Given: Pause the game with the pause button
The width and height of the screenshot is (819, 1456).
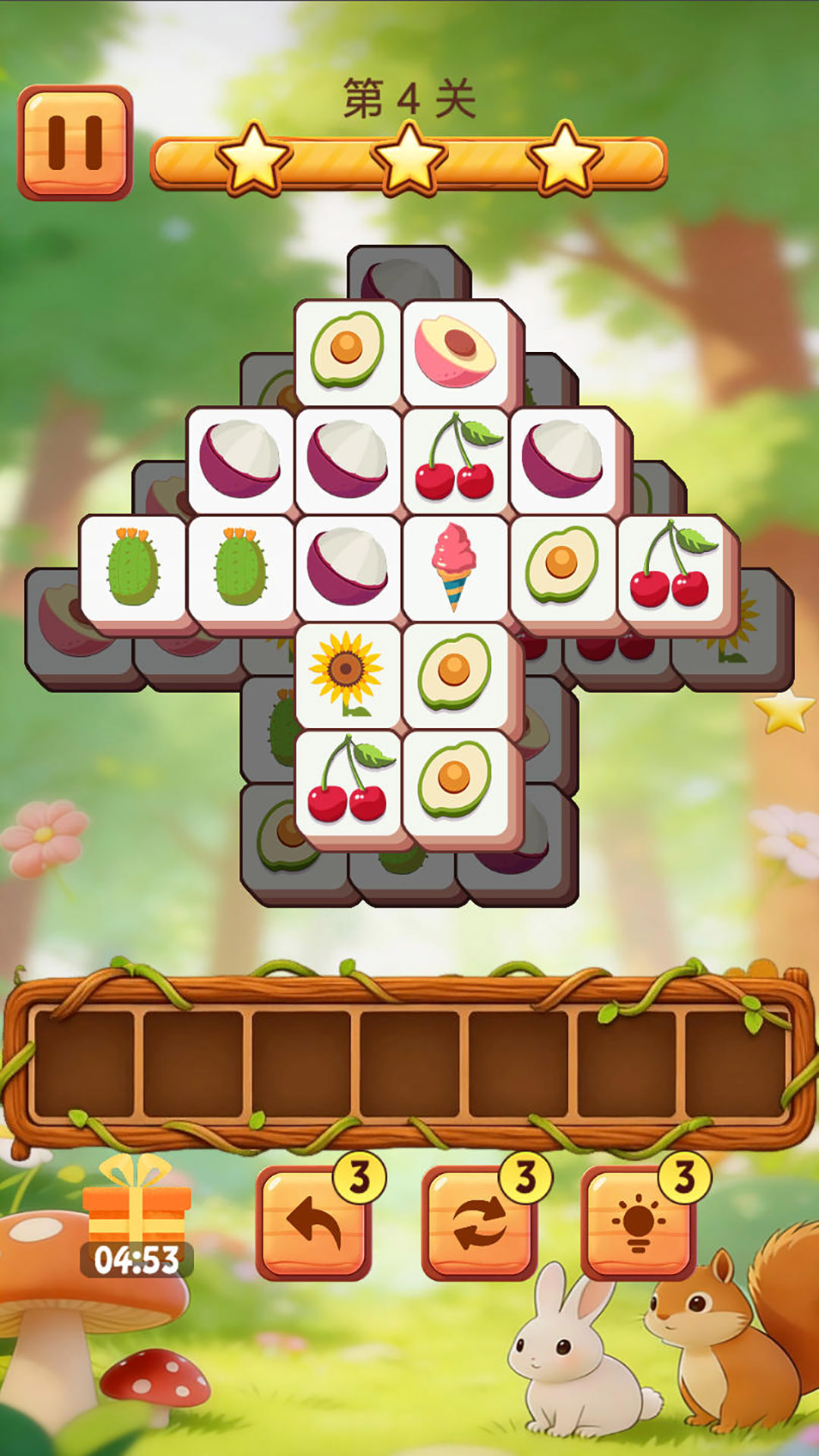Looking at the screenshot, I should [75, 143].
